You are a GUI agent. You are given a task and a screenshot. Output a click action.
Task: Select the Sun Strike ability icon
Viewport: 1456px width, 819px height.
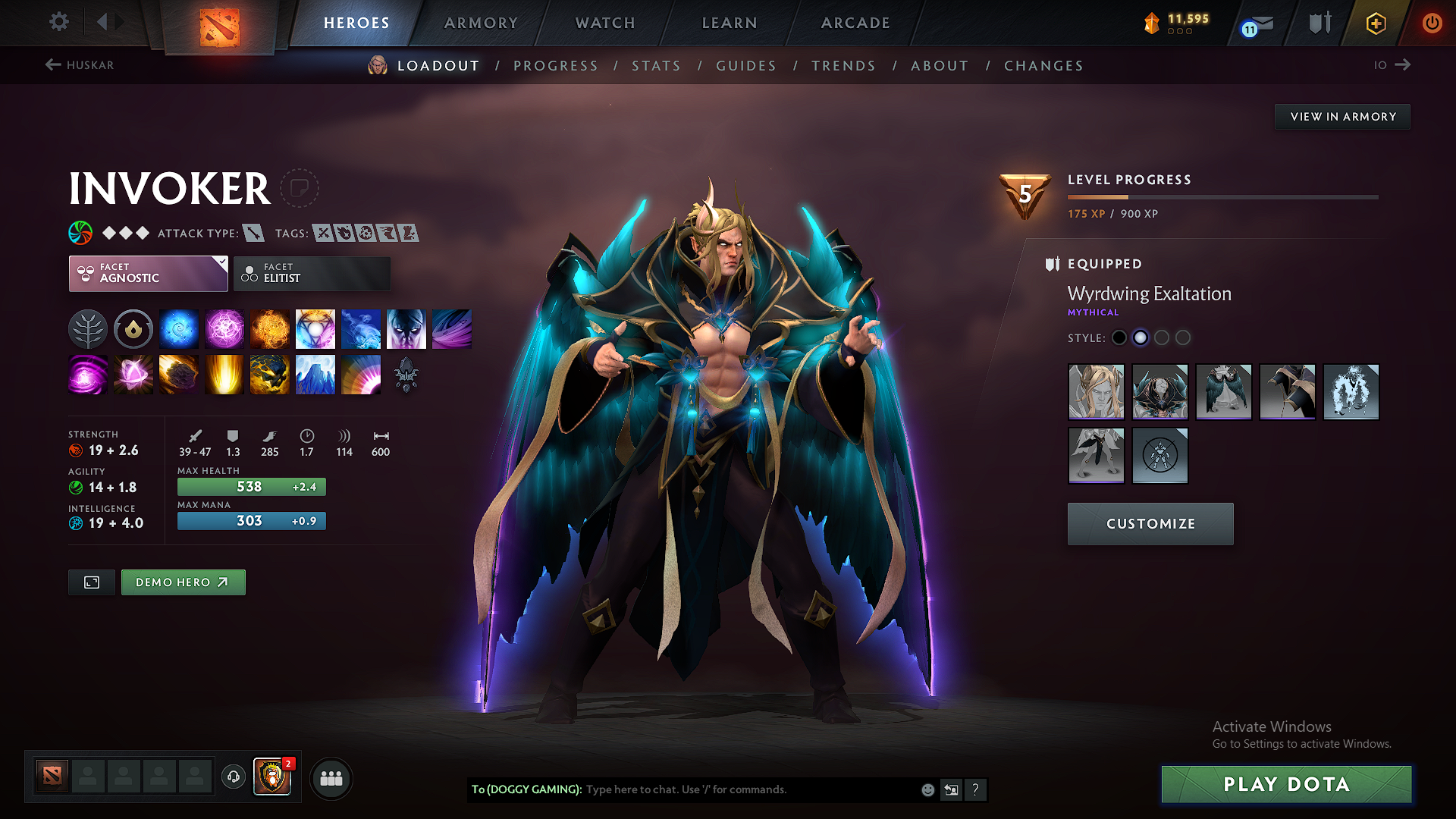tap(224, 374)
